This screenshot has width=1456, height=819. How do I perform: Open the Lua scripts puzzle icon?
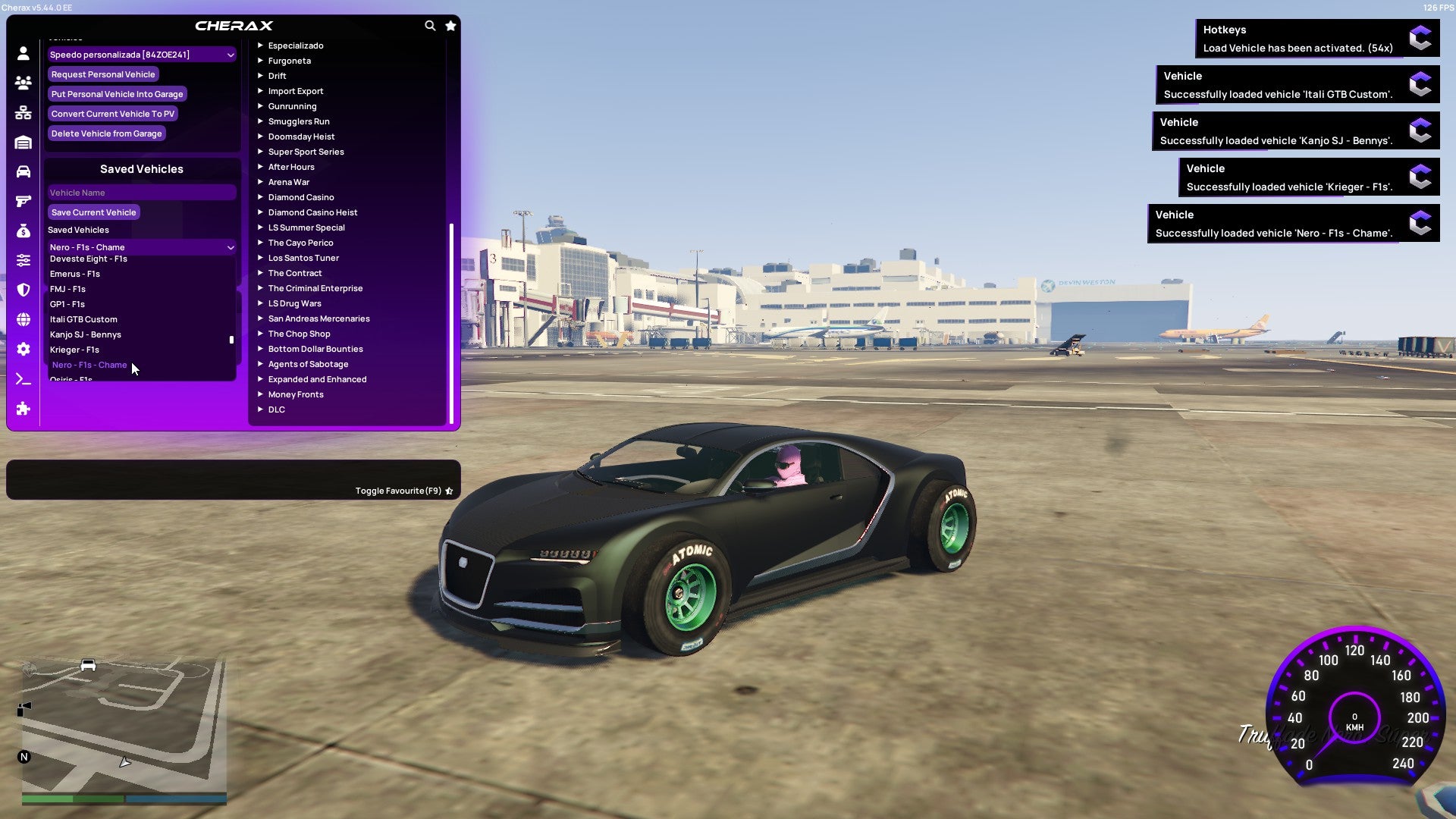(23, 409)
